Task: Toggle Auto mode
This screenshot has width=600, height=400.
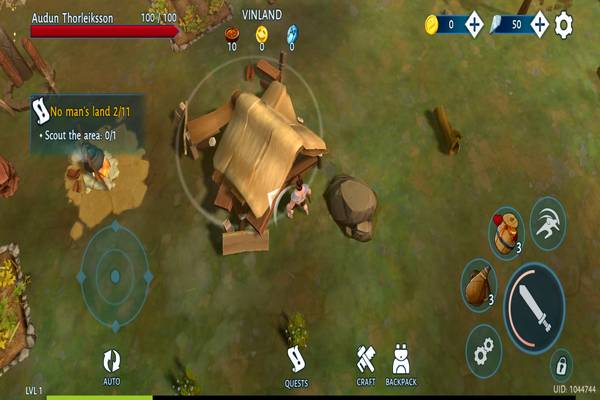Action: tap(111, 366)
